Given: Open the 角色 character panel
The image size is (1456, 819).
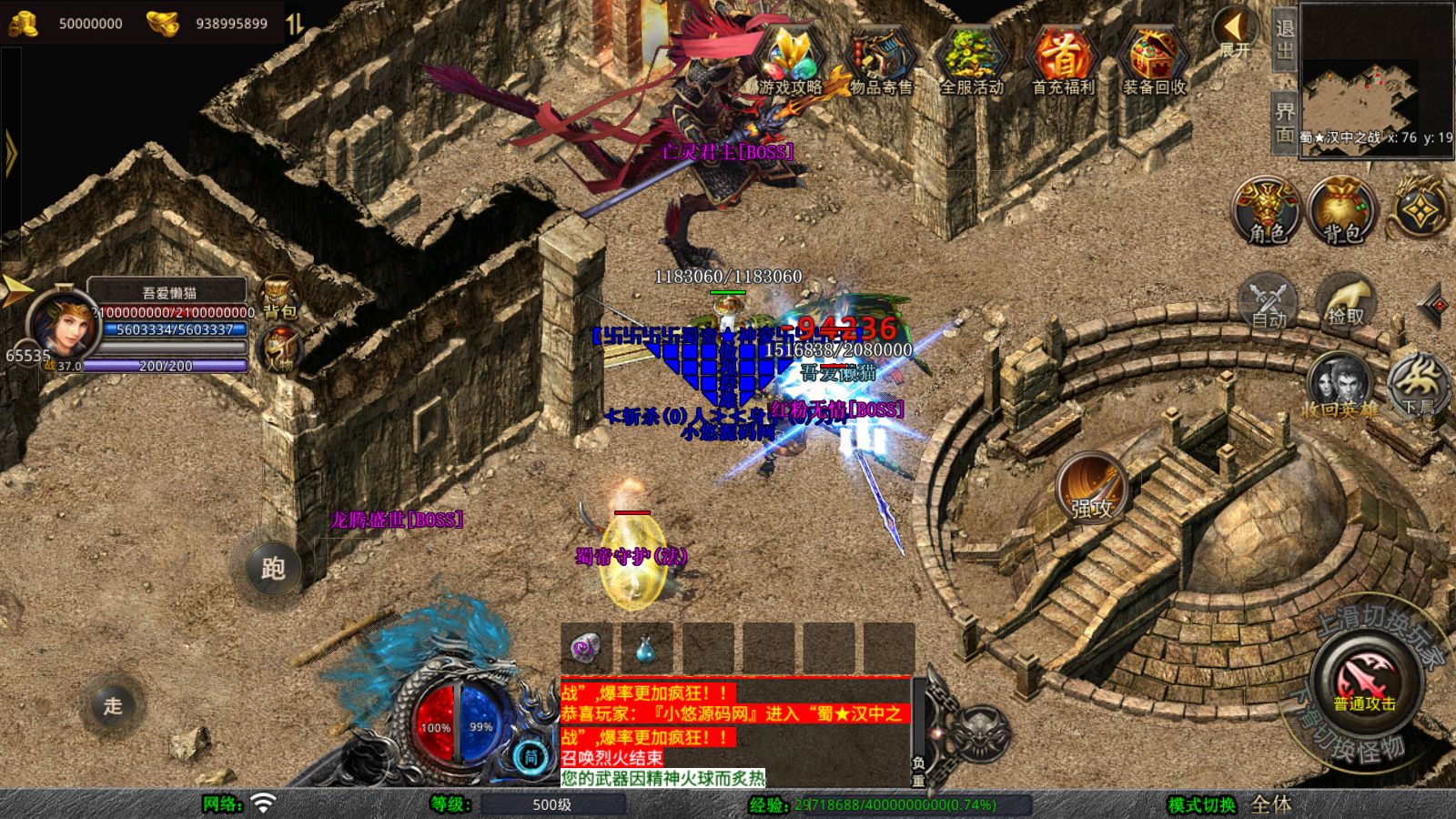Looking at the screenshot, I should [x=1267, y=210].
